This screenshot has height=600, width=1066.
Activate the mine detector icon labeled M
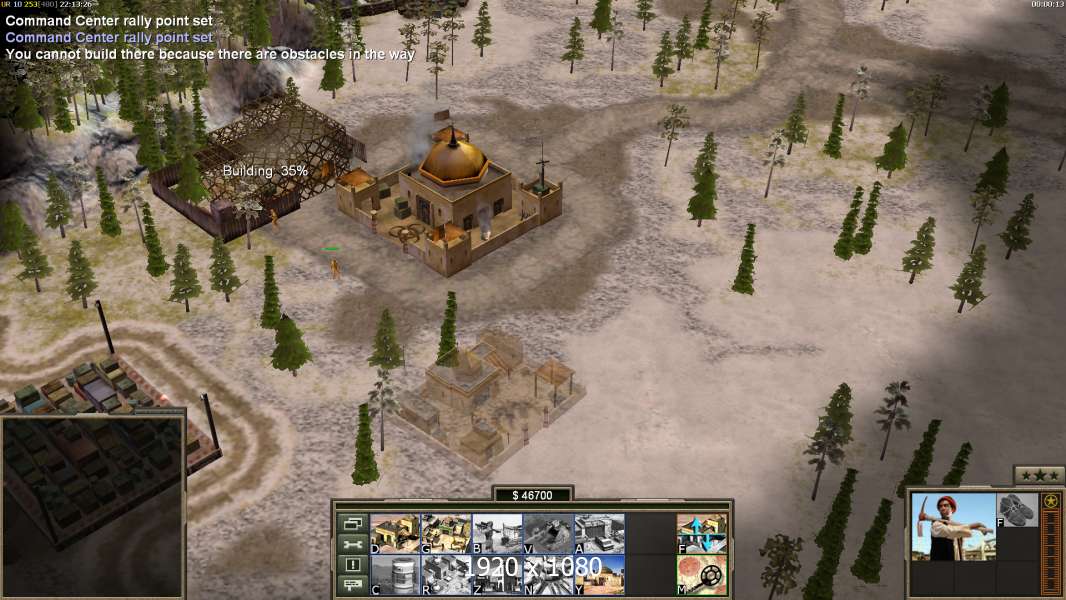pyautogui.click(x=702, y=574)
